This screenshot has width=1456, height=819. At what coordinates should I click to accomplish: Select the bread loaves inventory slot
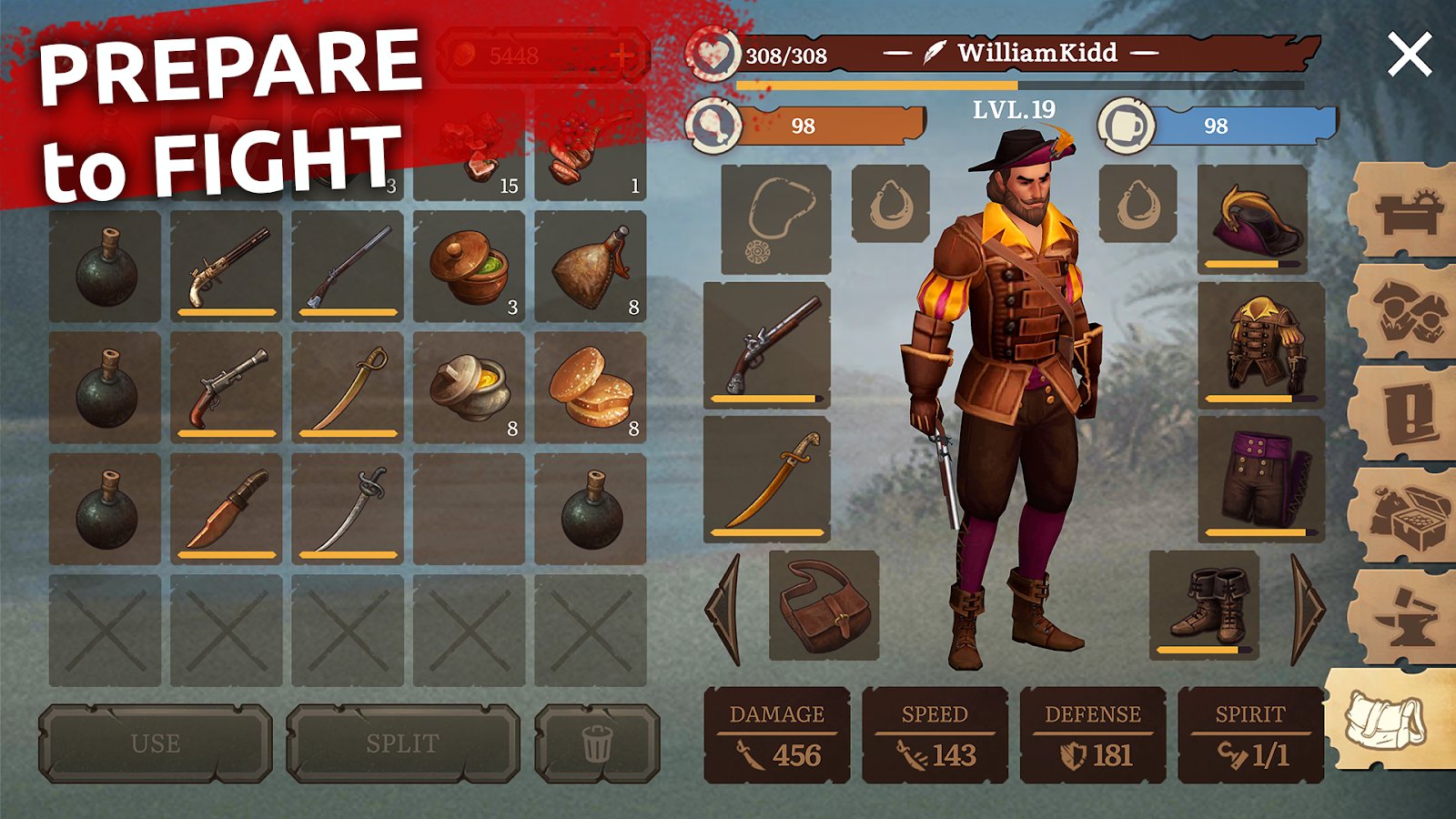[591, 388]
